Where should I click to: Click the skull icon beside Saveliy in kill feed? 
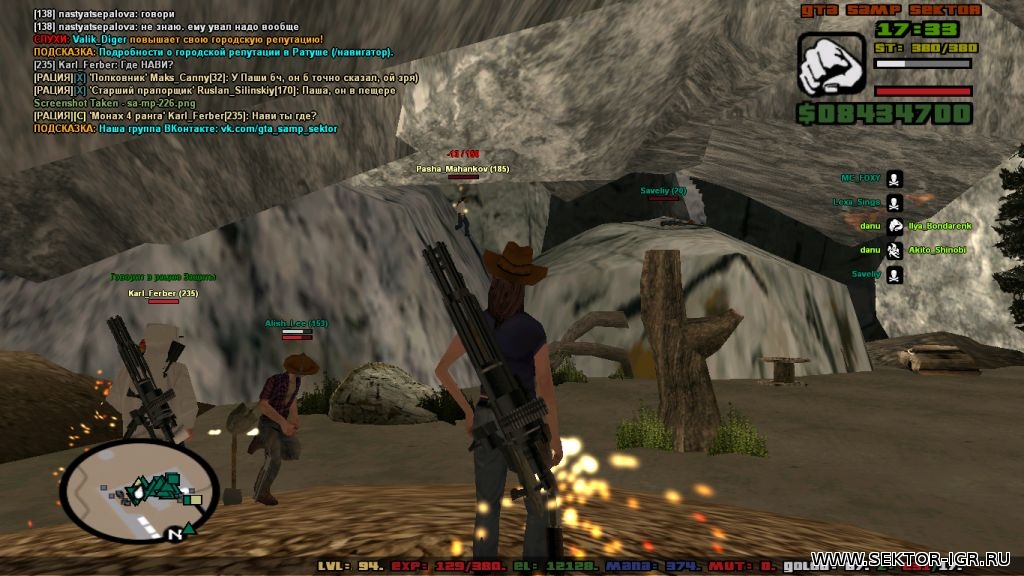point(894,274)
